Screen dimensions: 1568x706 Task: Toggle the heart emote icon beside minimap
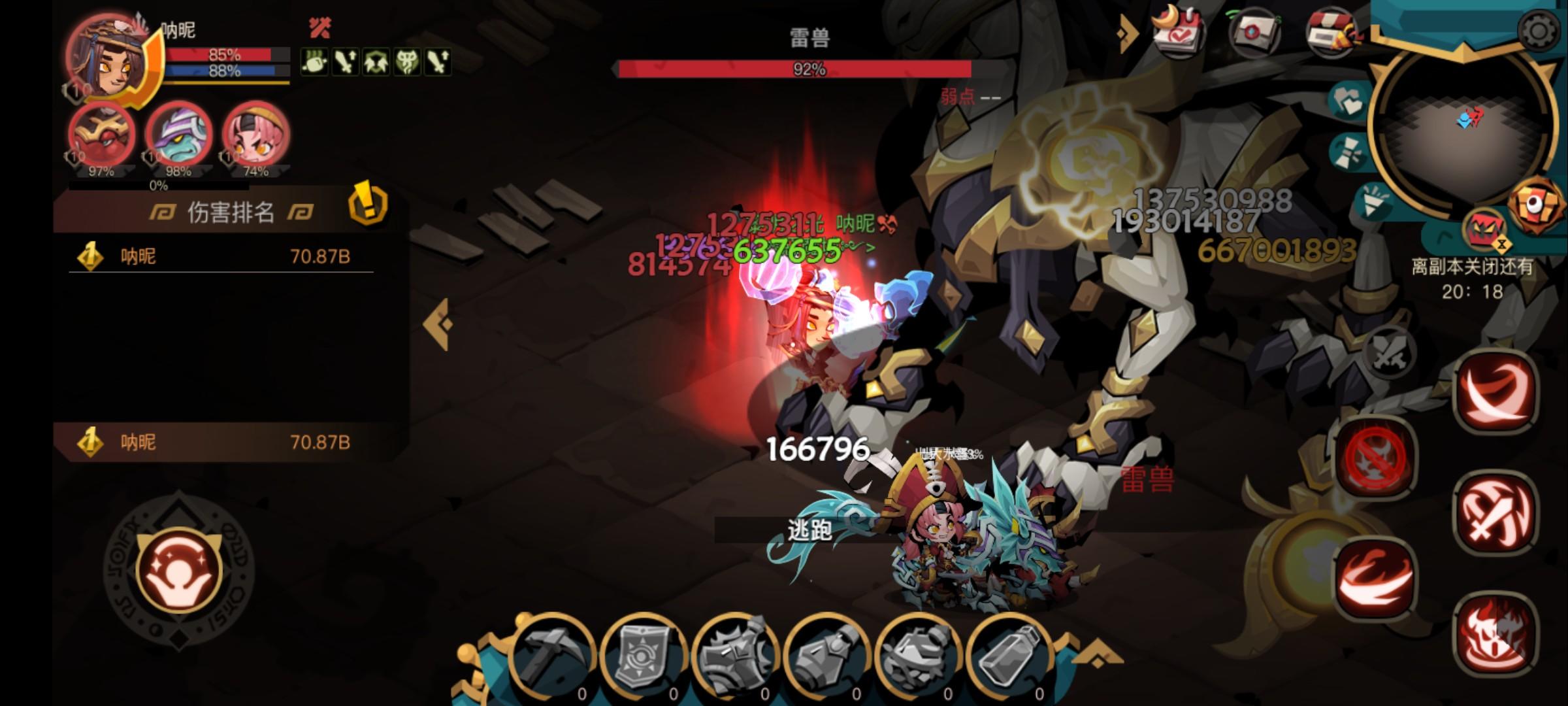point(1348,99)
